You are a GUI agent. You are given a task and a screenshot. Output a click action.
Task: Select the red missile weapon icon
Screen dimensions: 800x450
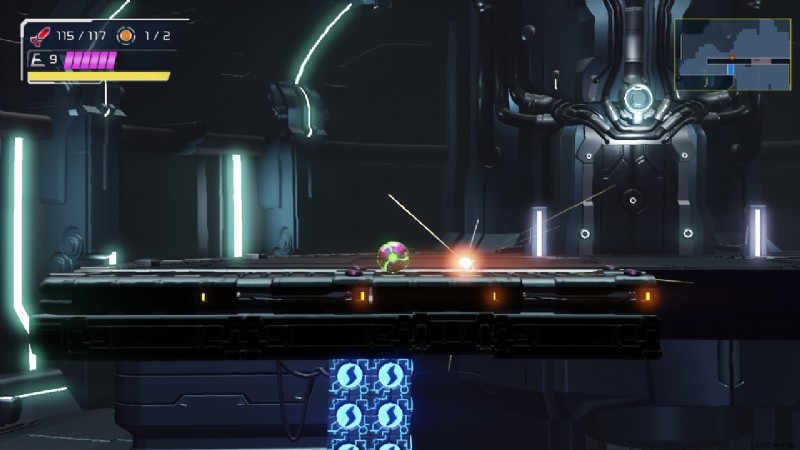[41, 37]
